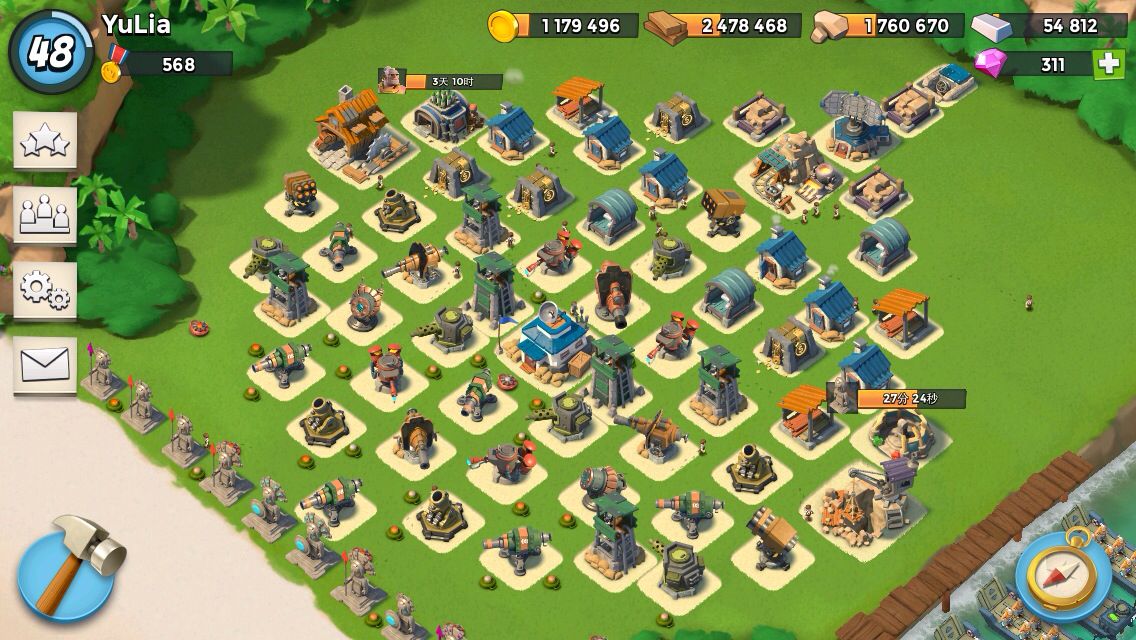Viewport: 1136px width, 640px height.
Task: Click the level 48 experience badge
Action: click(50, 52)
